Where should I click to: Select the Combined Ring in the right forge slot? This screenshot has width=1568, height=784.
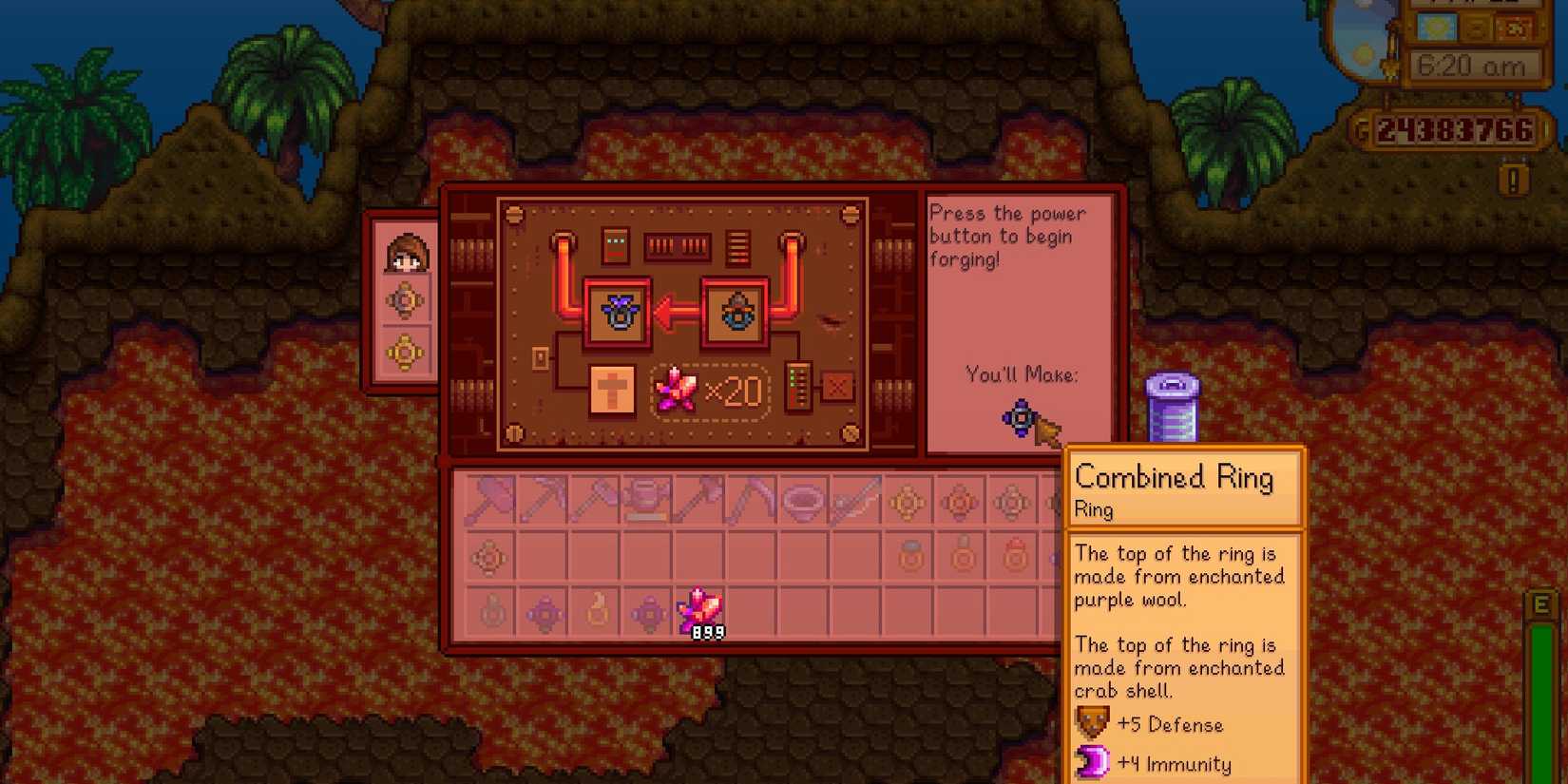737,314
